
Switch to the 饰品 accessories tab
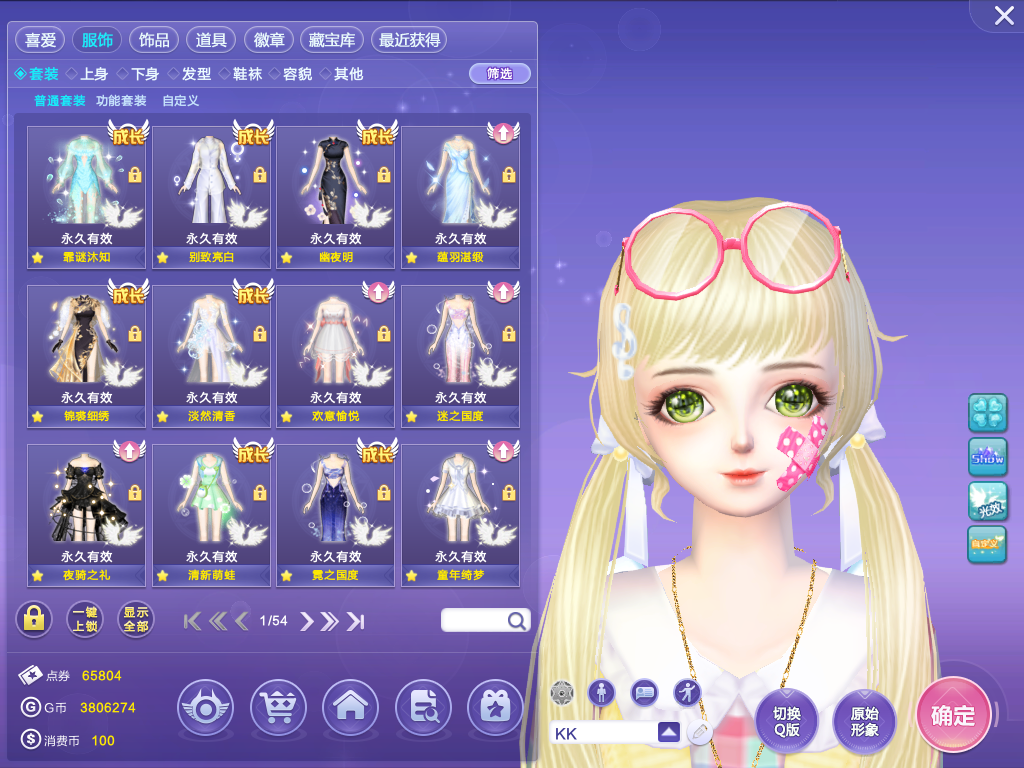click(x=154, y=40)
